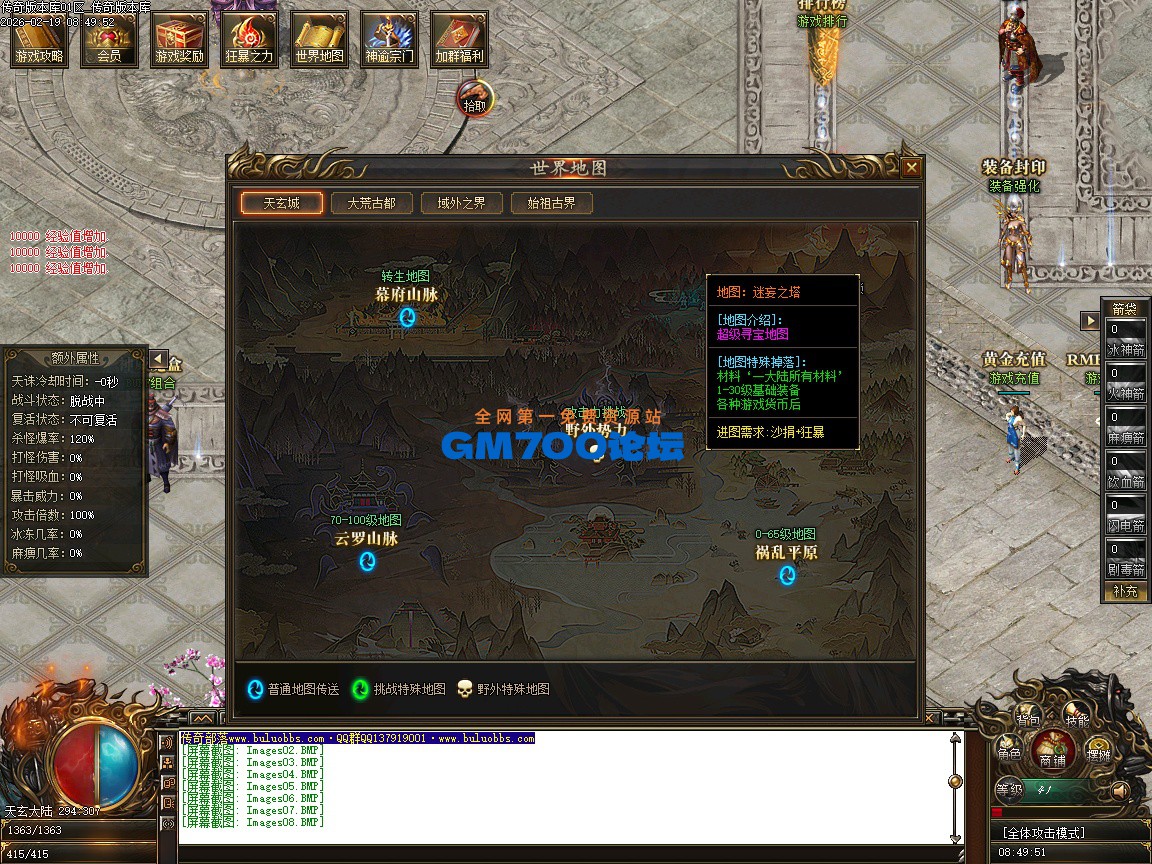The height and width of the screenshot is (864, 1152).
Task: Click the 加群福利 group benefits book
Action: pos(459,40)
